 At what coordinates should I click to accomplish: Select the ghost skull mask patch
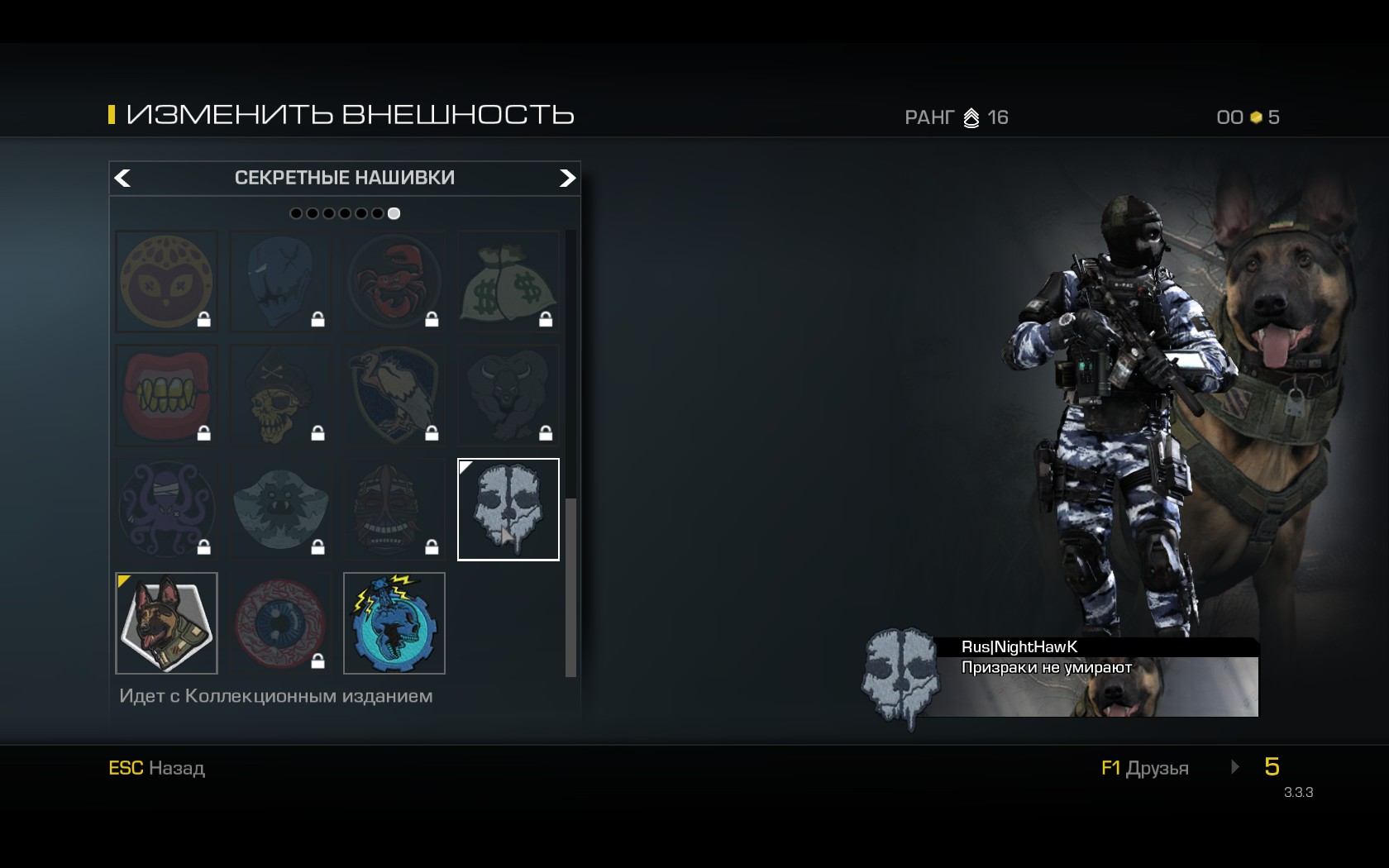(508, 509)
